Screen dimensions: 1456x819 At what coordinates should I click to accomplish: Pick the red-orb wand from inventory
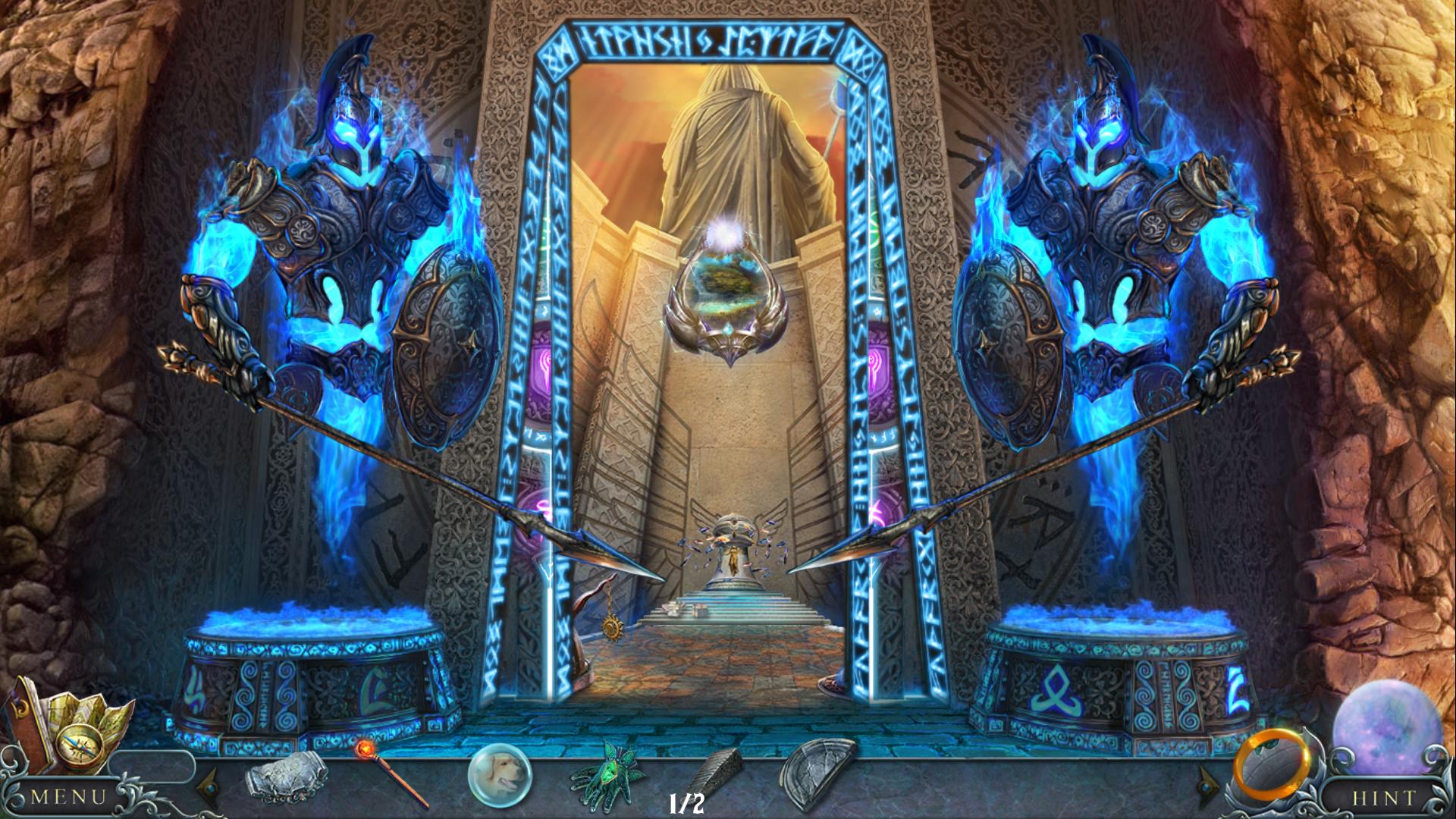[x=390, y=773]
